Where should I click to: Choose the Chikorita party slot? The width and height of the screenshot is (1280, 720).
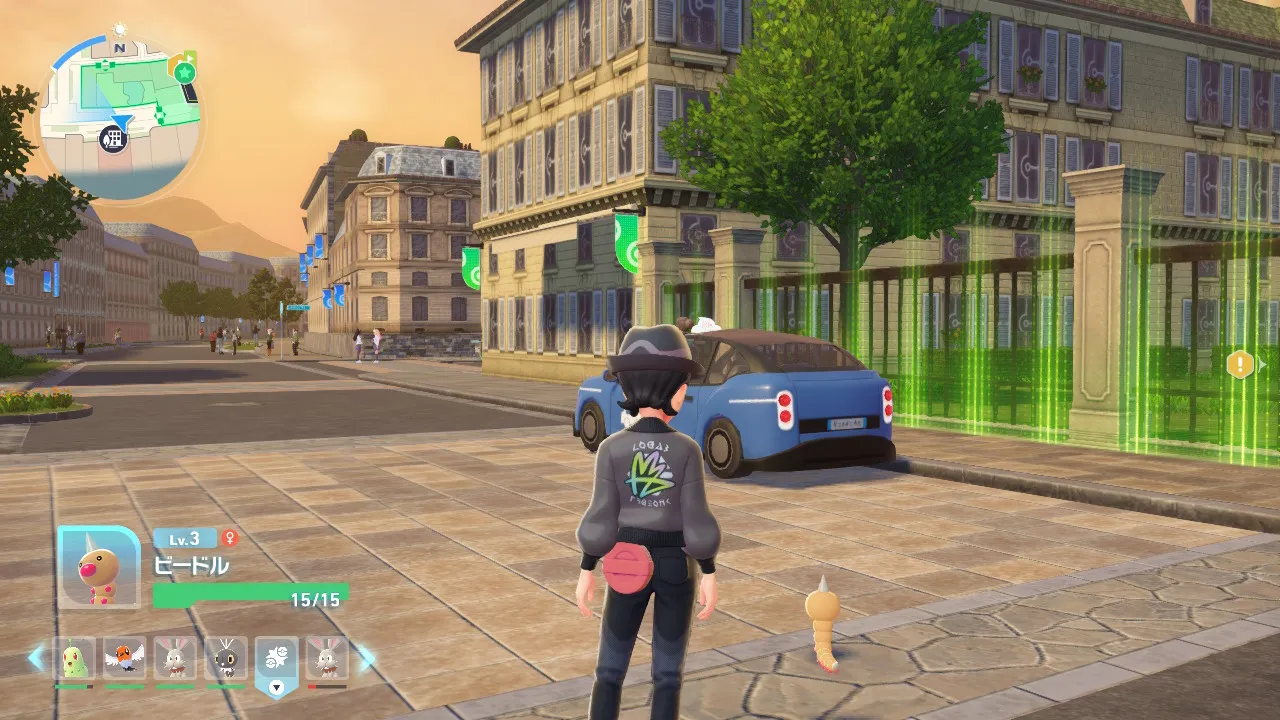(x=75, y=658)
